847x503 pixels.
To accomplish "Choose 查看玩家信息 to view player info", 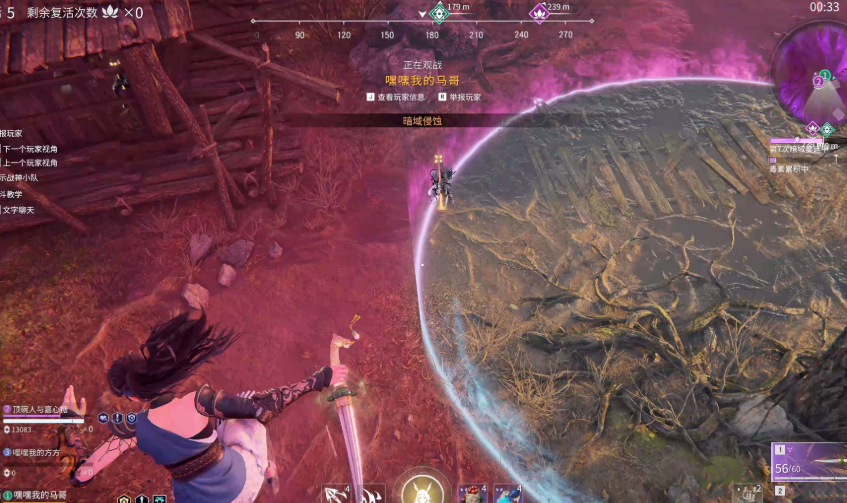I will coord(400,97).
